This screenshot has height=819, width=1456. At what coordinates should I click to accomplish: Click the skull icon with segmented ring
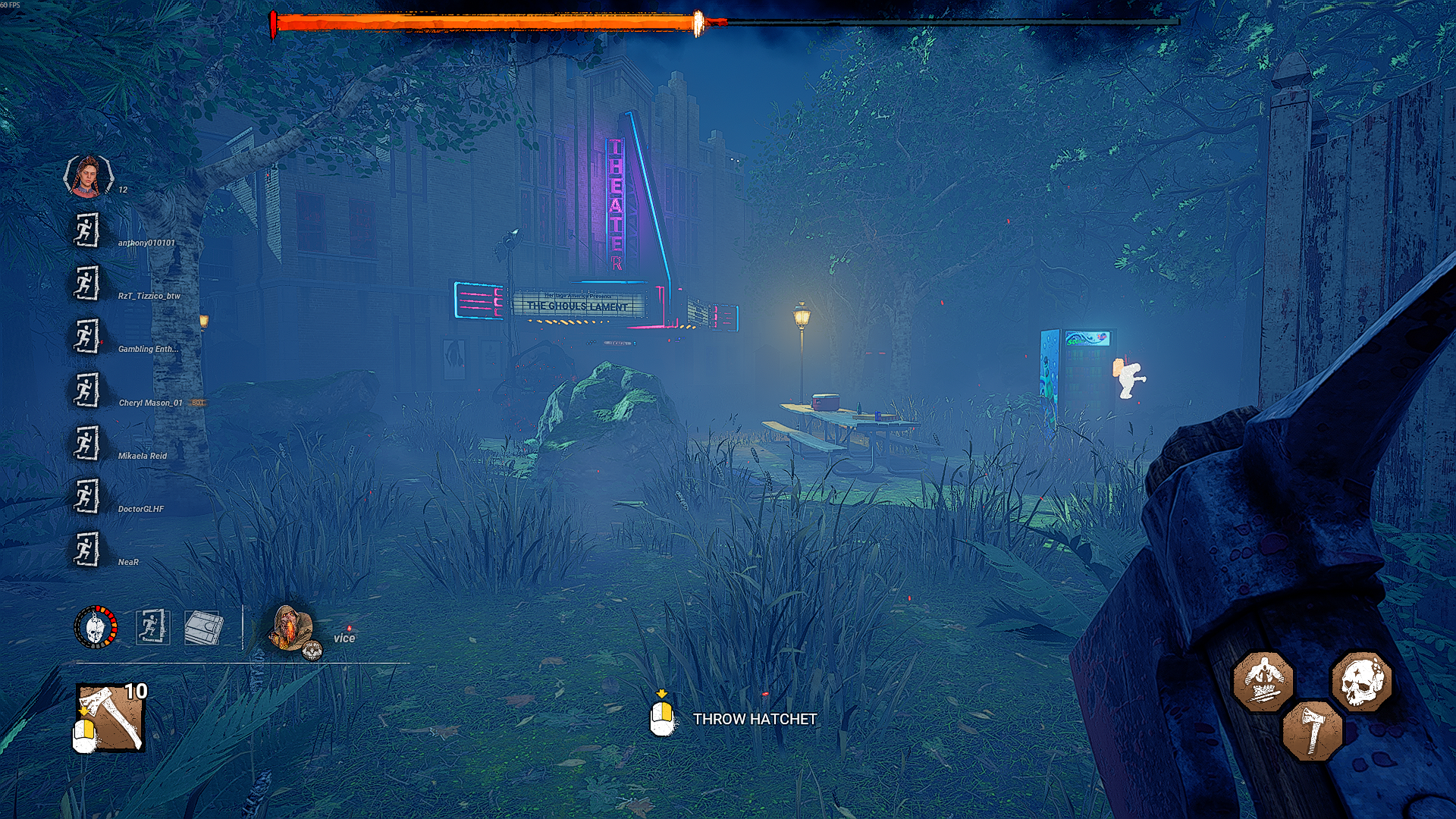tap(96, 627)
